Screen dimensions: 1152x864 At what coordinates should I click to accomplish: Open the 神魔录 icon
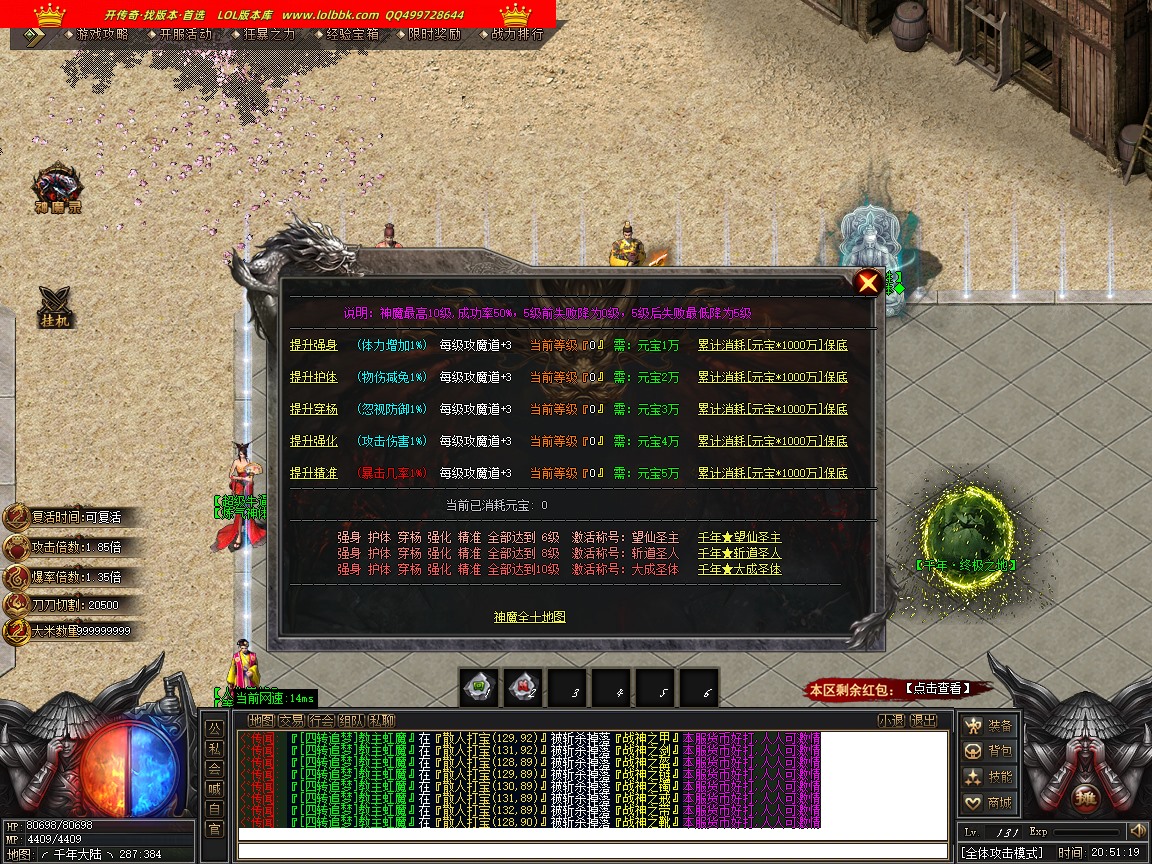point(58,190)
